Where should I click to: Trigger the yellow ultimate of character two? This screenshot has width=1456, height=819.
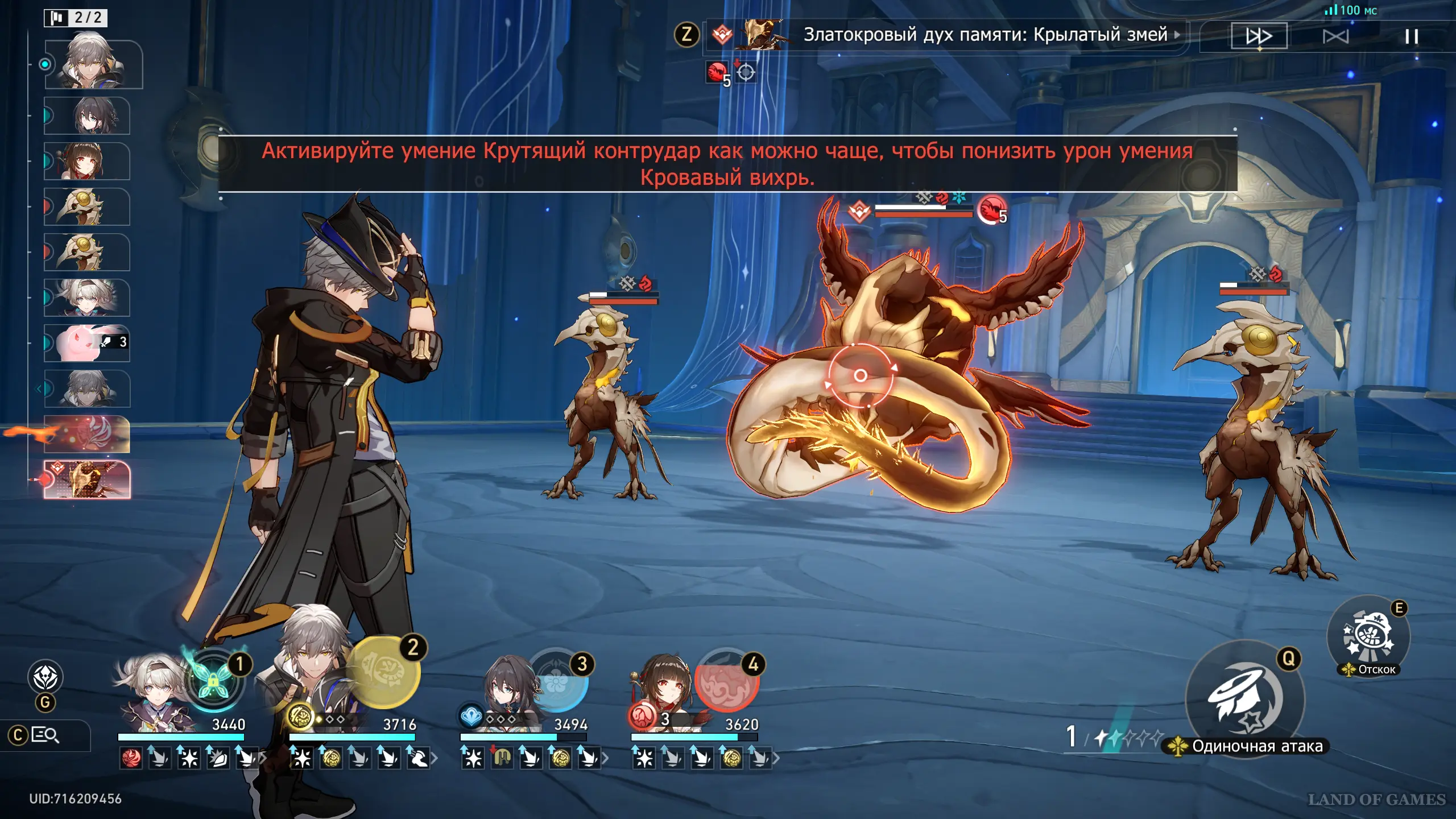click(x=383, y=672)
